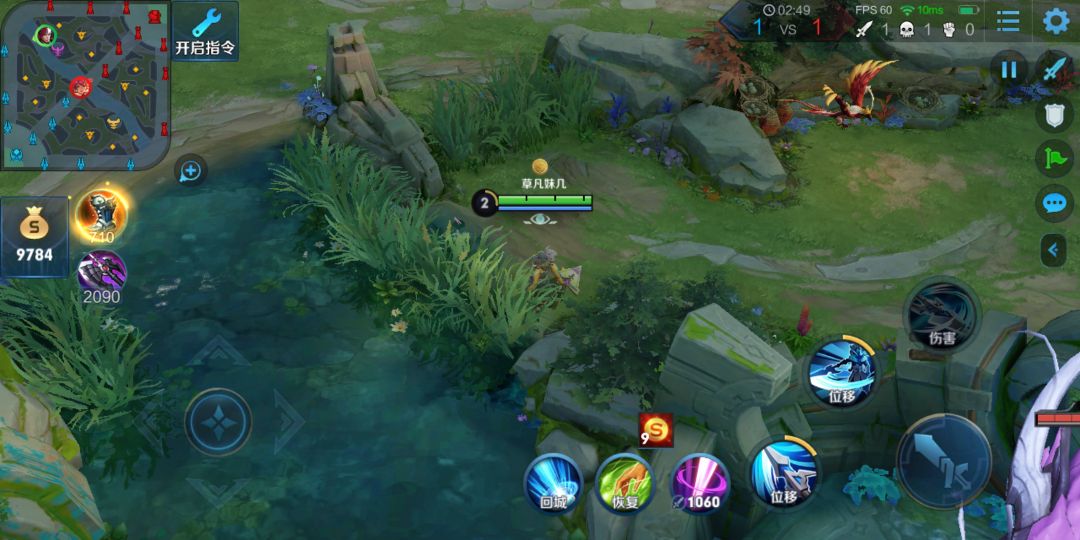Tap the purple 1060 skill icon
Image resolution: width=1080 pixels, height=540 pixels.
coord(698,483)
